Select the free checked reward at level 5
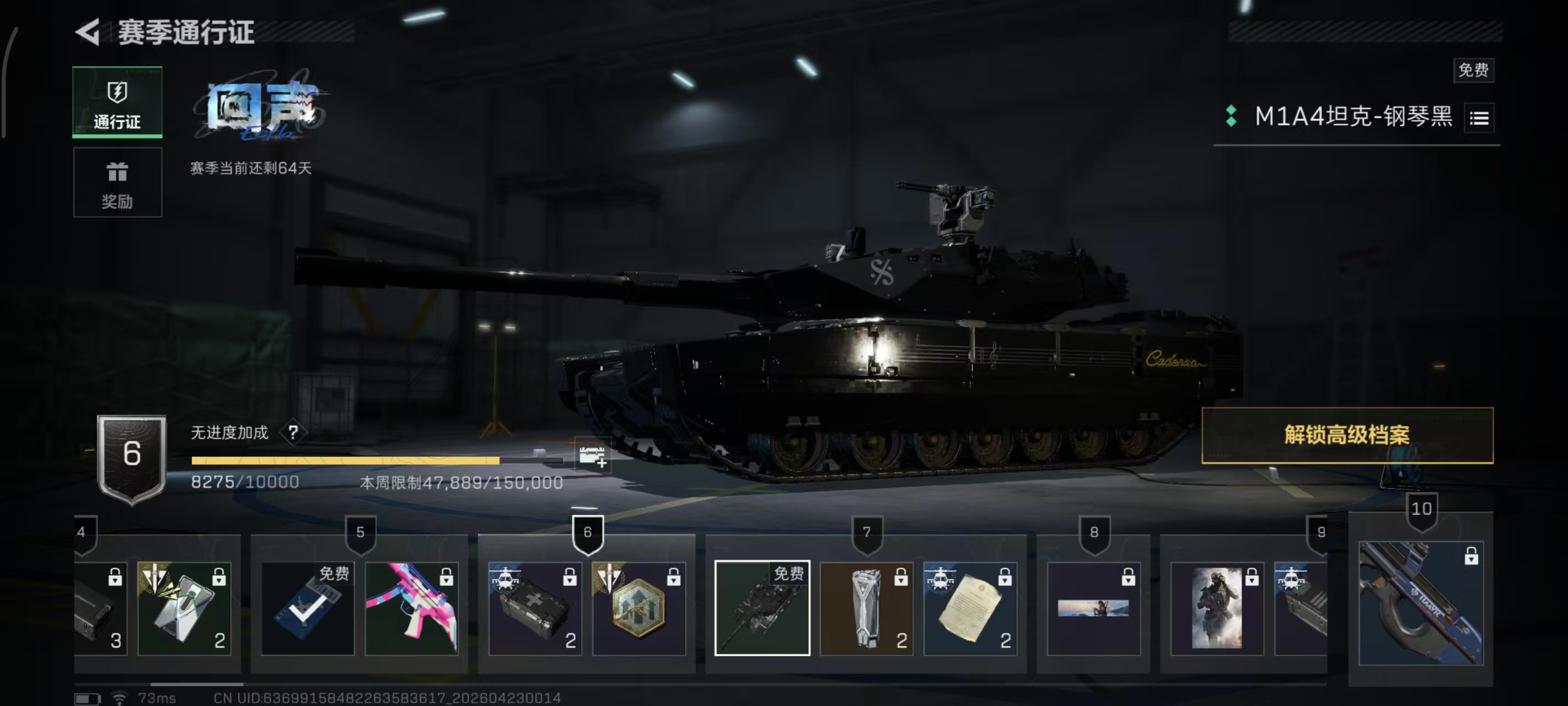 pos(308,608)
